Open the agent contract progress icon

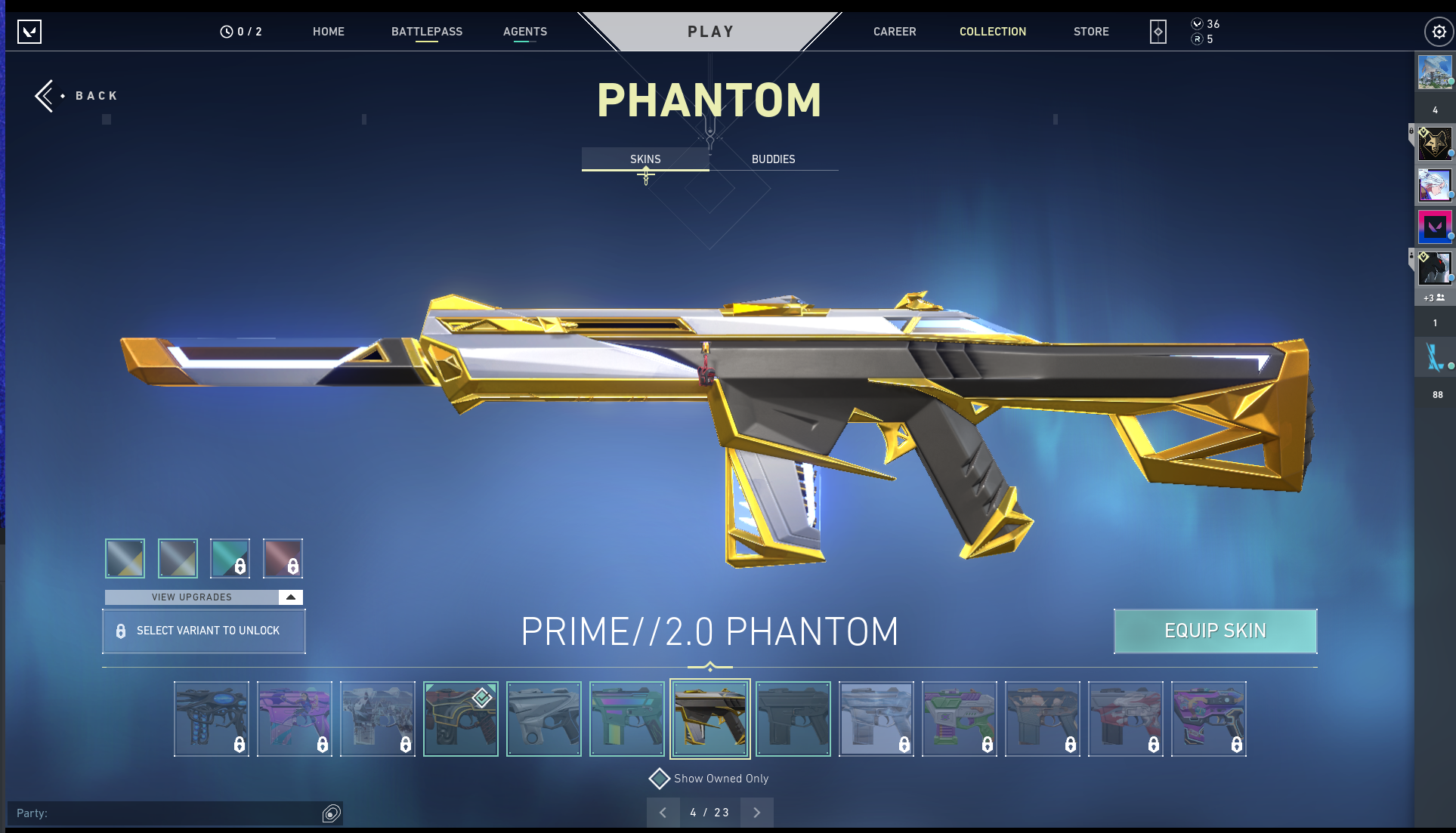(x=1158, y=31)
